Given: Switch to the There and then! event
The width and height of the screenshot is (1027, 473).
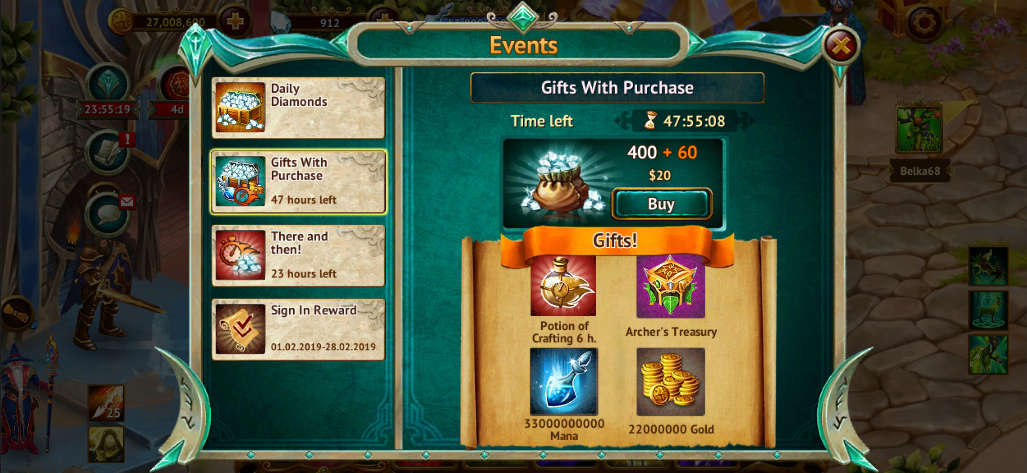Looking at the screenshot, I should (298, 255).
